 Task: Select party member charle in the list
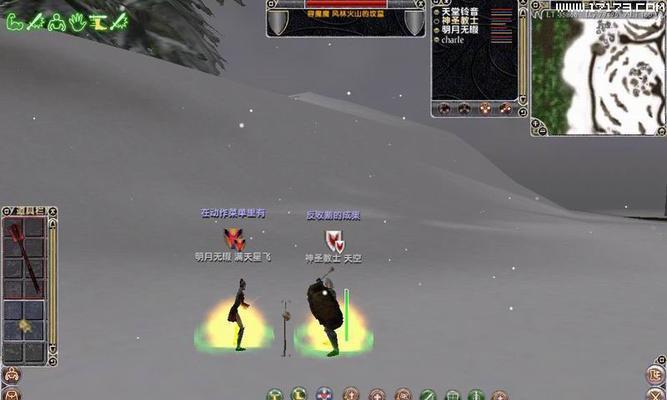pyautogui.click(x=453, y=41)
